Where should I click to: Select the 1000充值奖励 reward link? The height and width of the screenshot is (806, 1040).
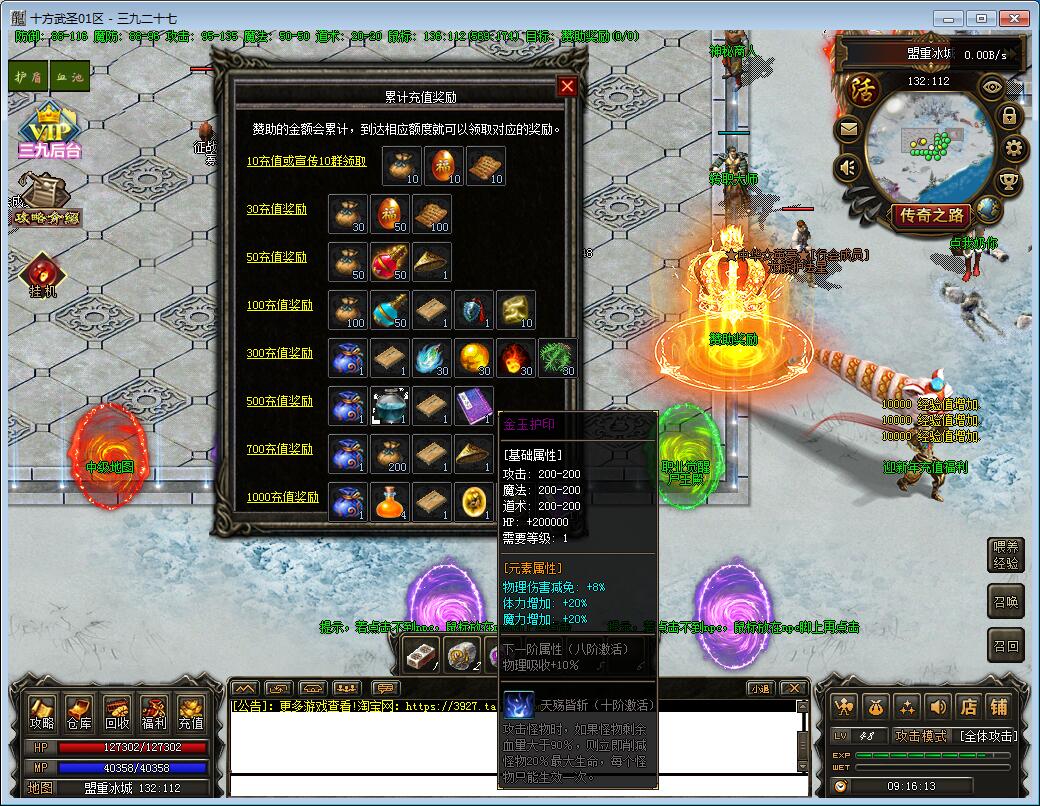click(x=283, y=498)
